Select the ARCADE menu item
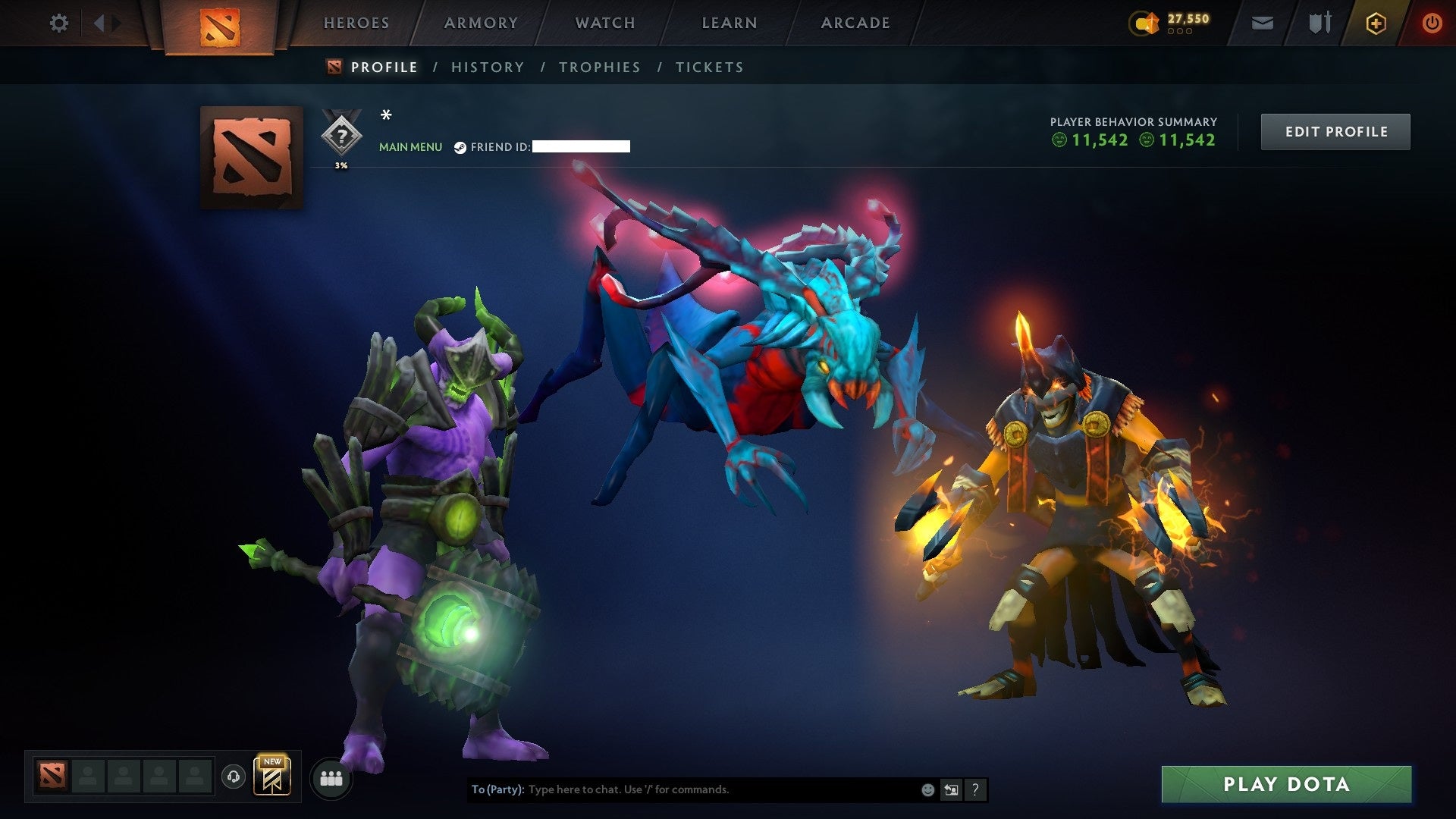This screenshot has height=819, width=1456. pos(855,23)
